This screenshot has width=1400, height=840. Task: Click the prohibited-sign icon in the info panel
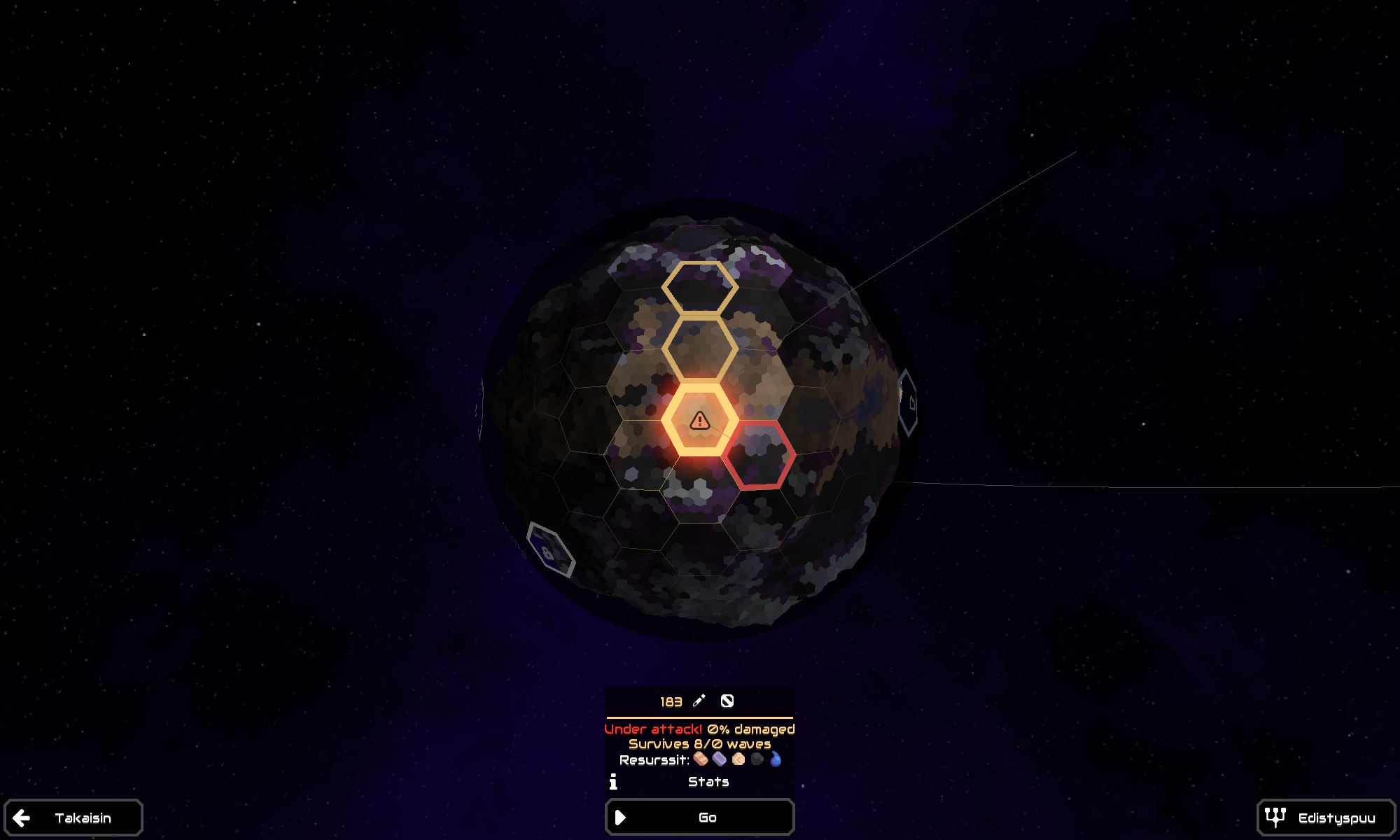728,701
